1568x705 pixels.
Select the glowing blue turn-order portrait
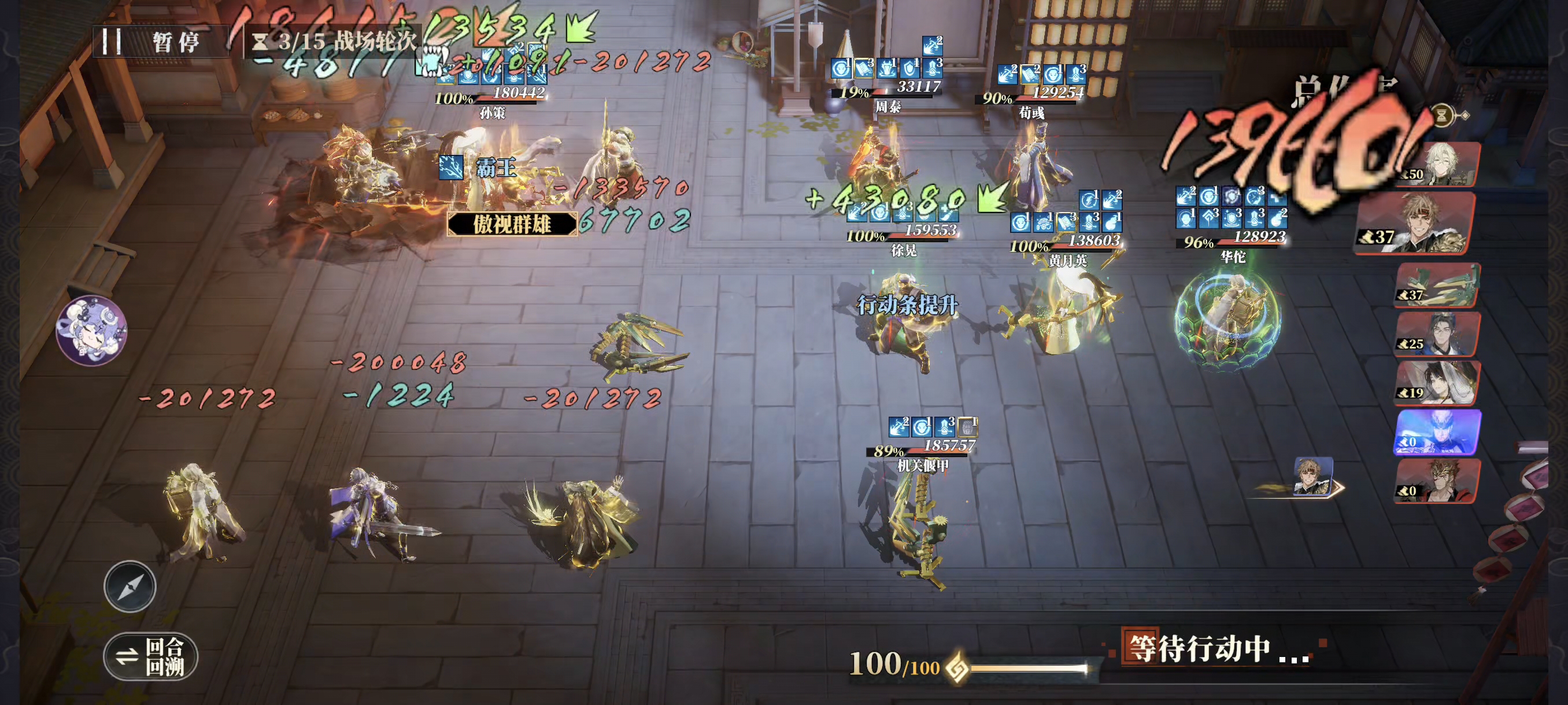point(1437,432)
